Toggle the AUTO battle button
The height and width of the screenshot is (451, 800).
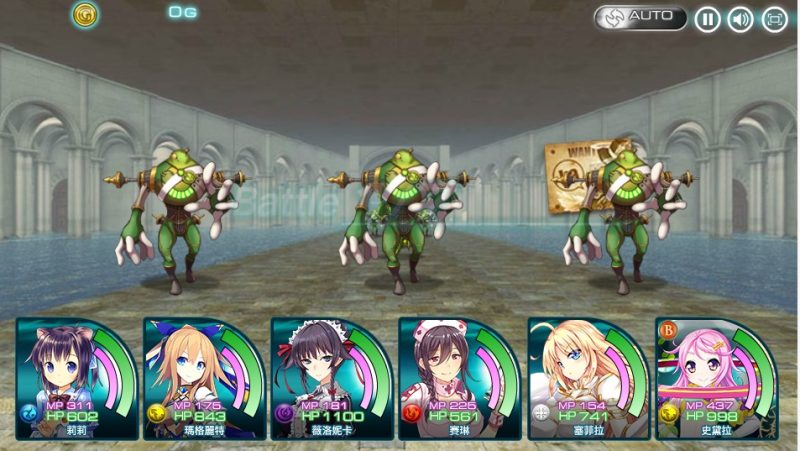pyautogui.click(x=640, y=18)
